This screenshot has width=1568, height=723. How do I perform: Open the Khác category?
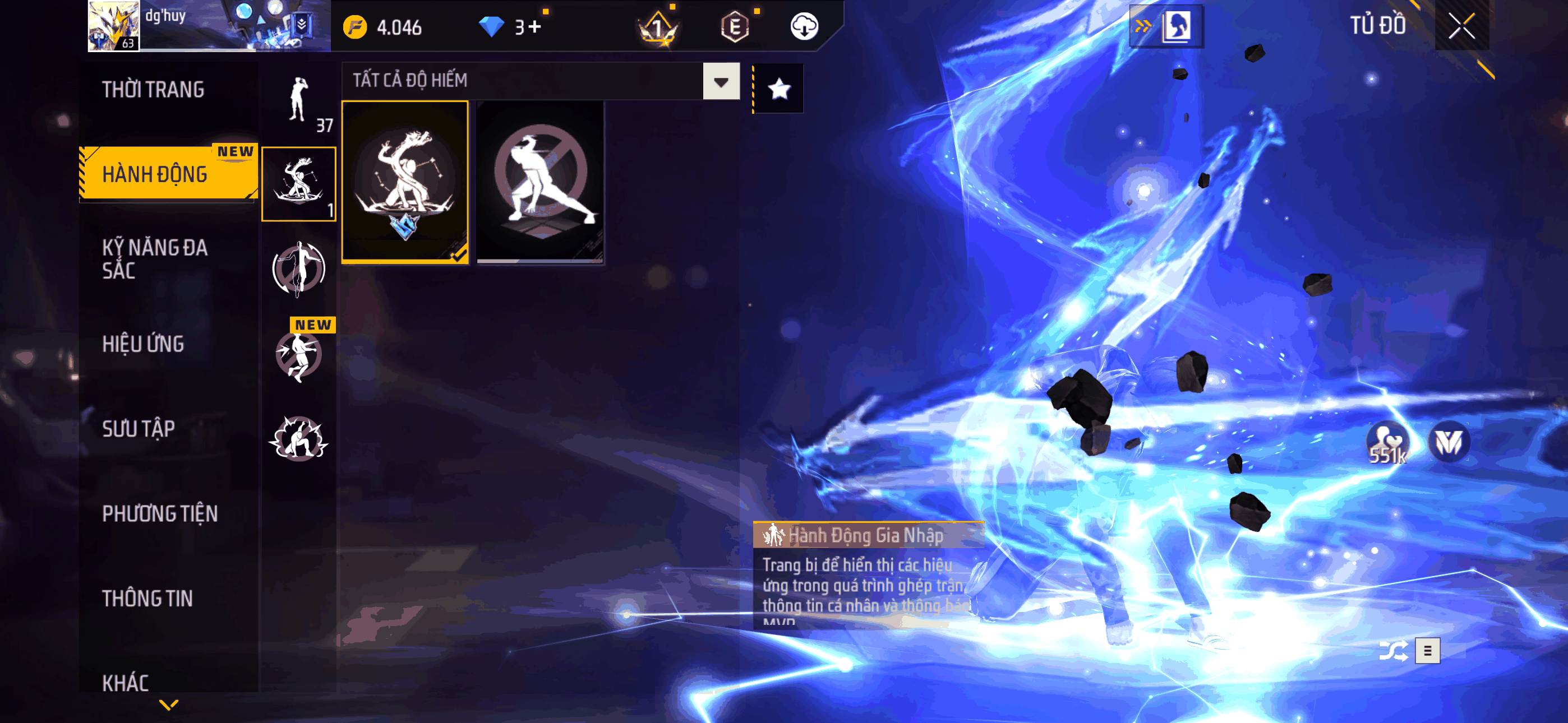pos(126,683)
